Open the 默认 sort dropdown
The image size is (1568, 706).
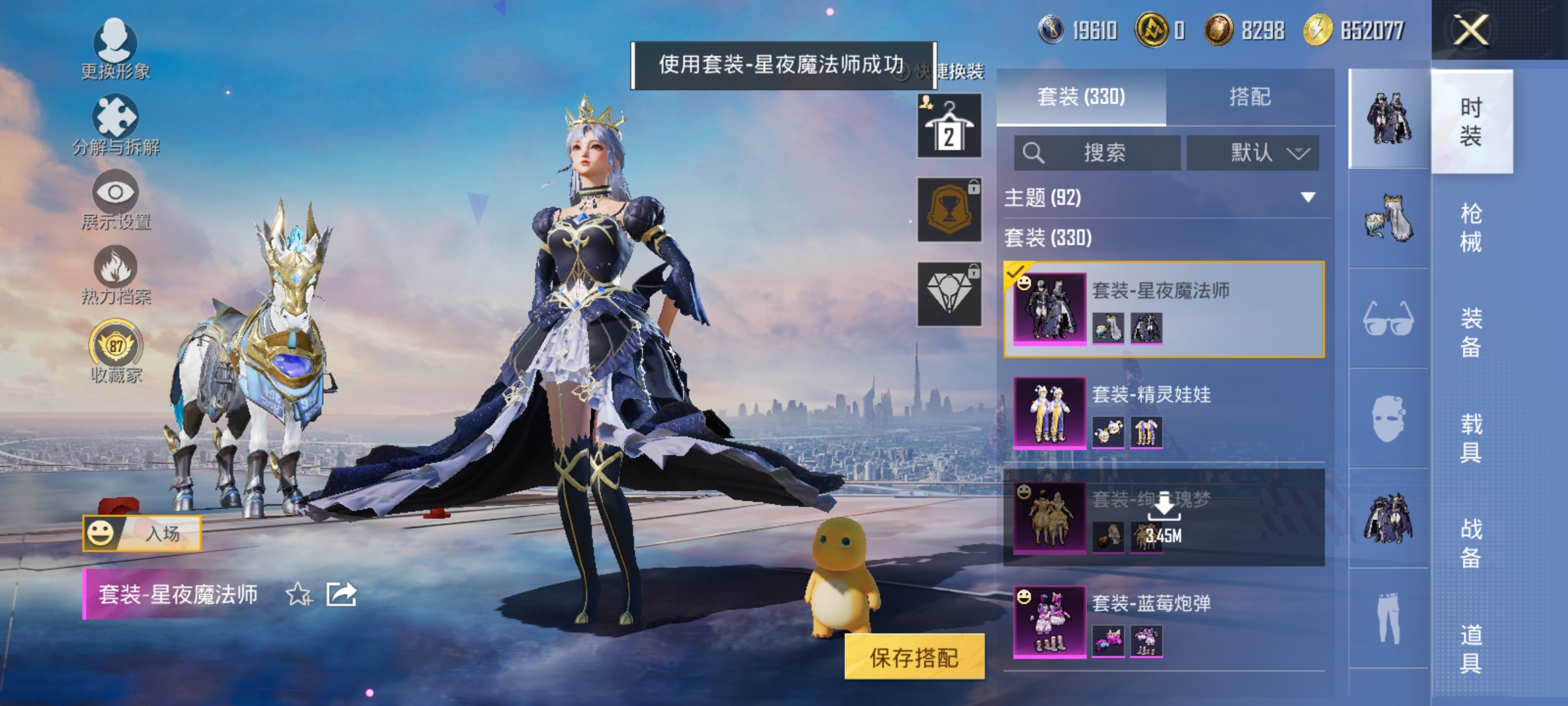pyautogui.click(x=1252, y=153)
